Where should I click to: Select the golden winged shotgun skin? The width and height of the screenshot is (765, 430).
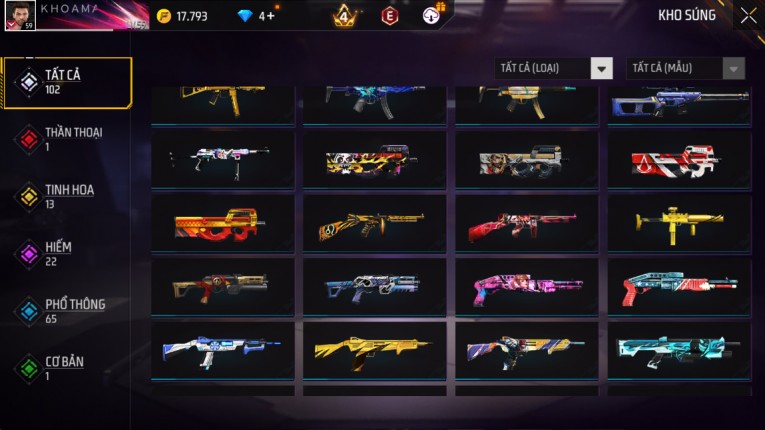pos(375,350)
